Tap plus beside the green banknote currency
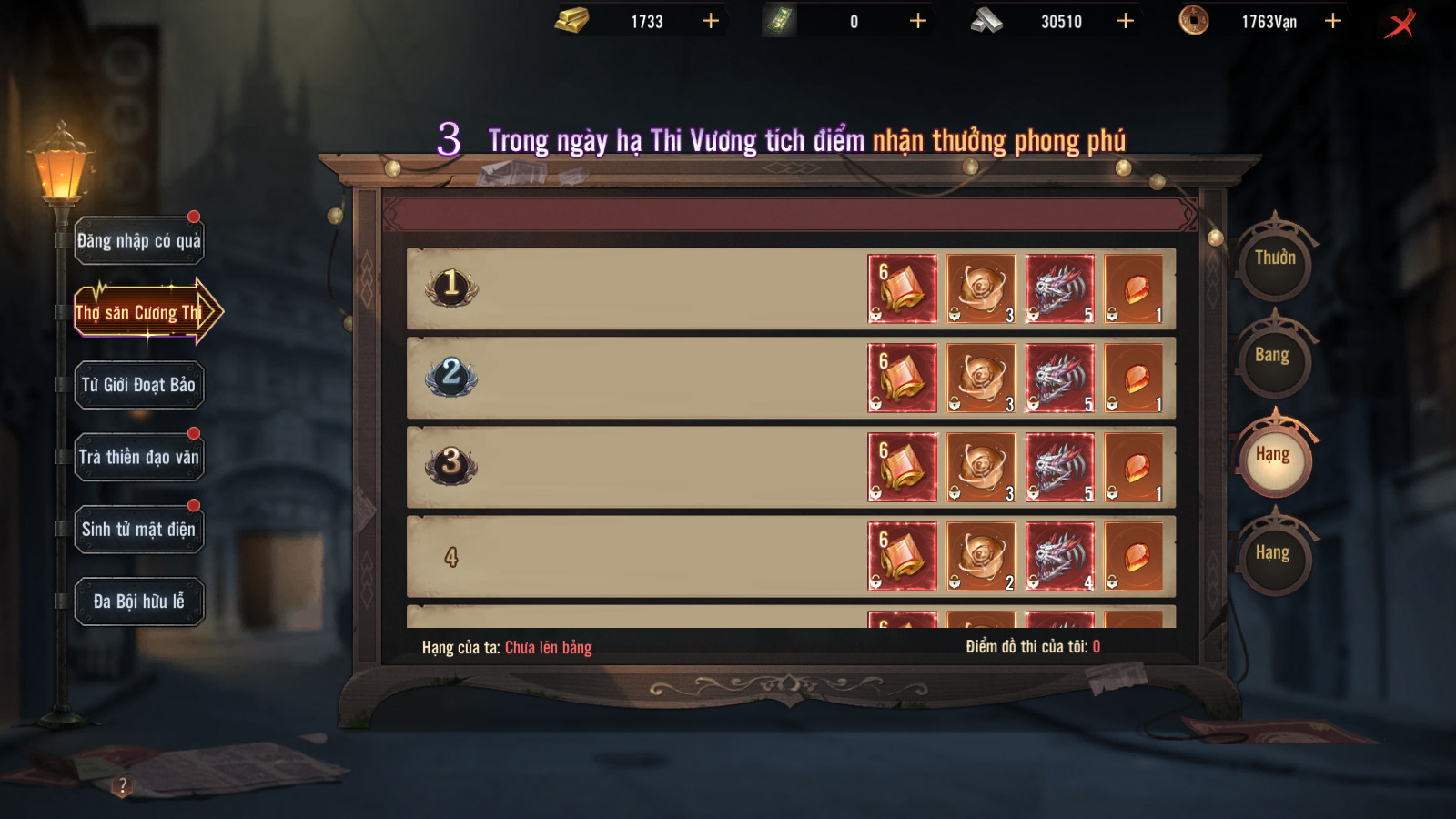This screenshot has width=1456, height=819. tap(918, 21)
